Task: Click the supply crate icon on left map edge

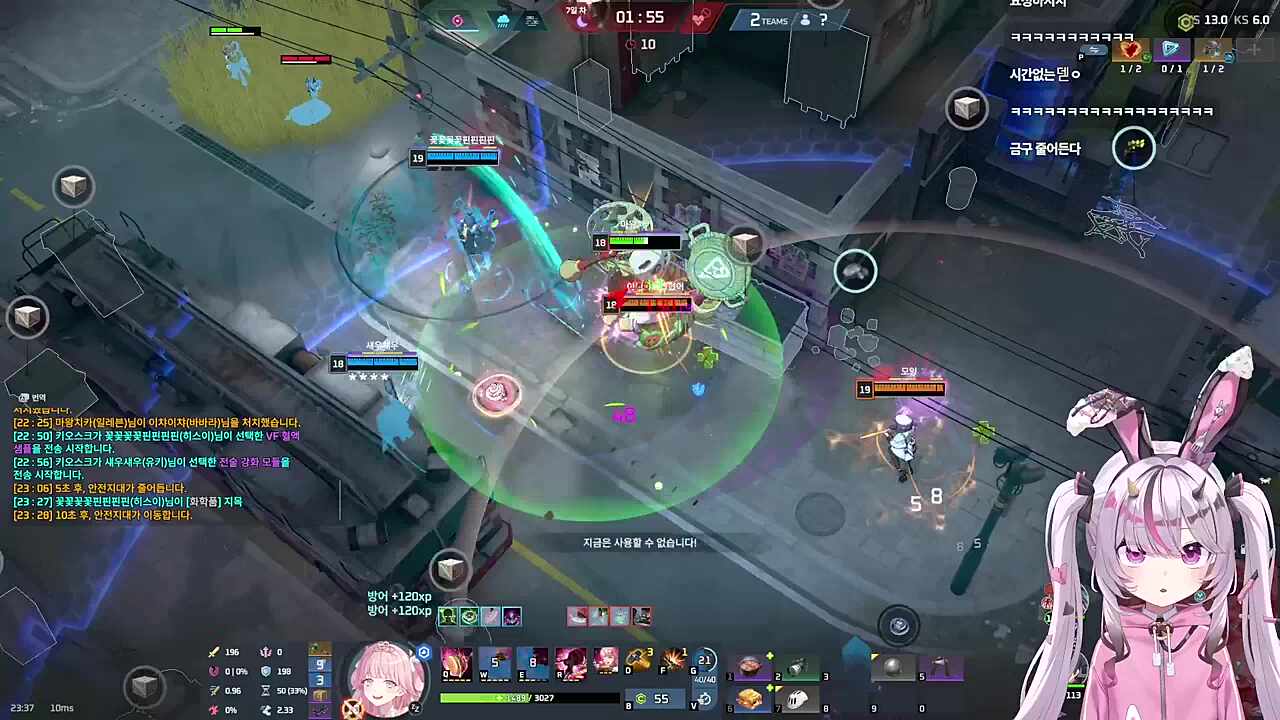Action: [27, 317]
